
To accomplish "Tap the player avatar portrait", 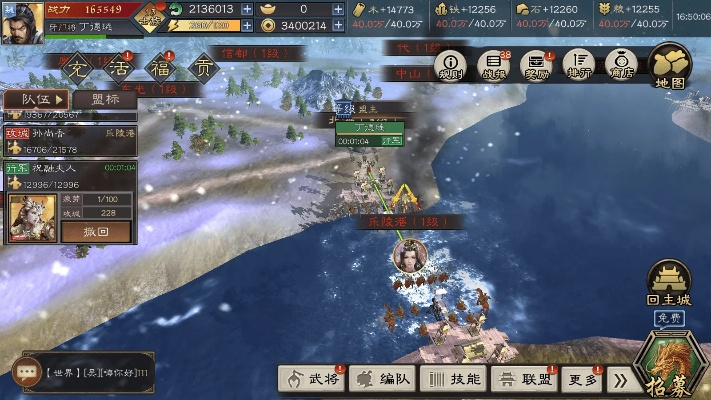I will point(22,21).
